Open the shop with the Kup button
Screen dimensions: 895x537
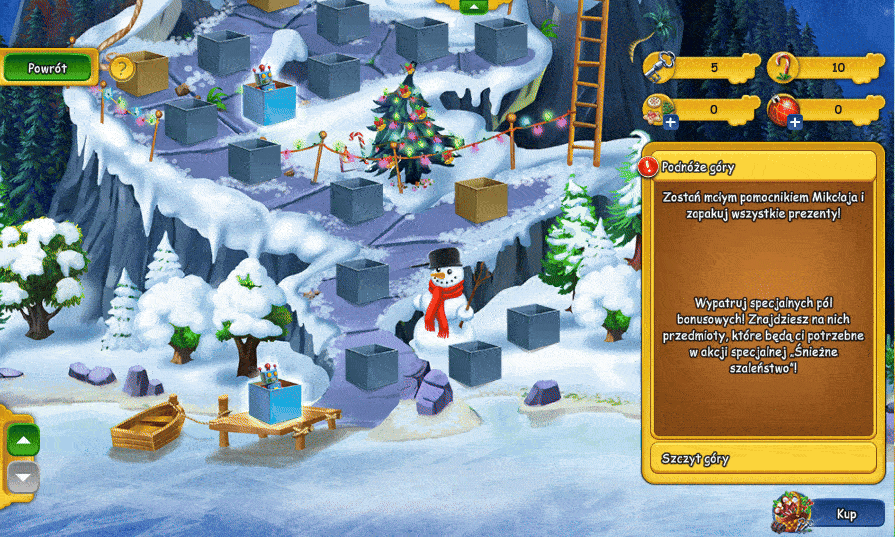tap(846, 514)
